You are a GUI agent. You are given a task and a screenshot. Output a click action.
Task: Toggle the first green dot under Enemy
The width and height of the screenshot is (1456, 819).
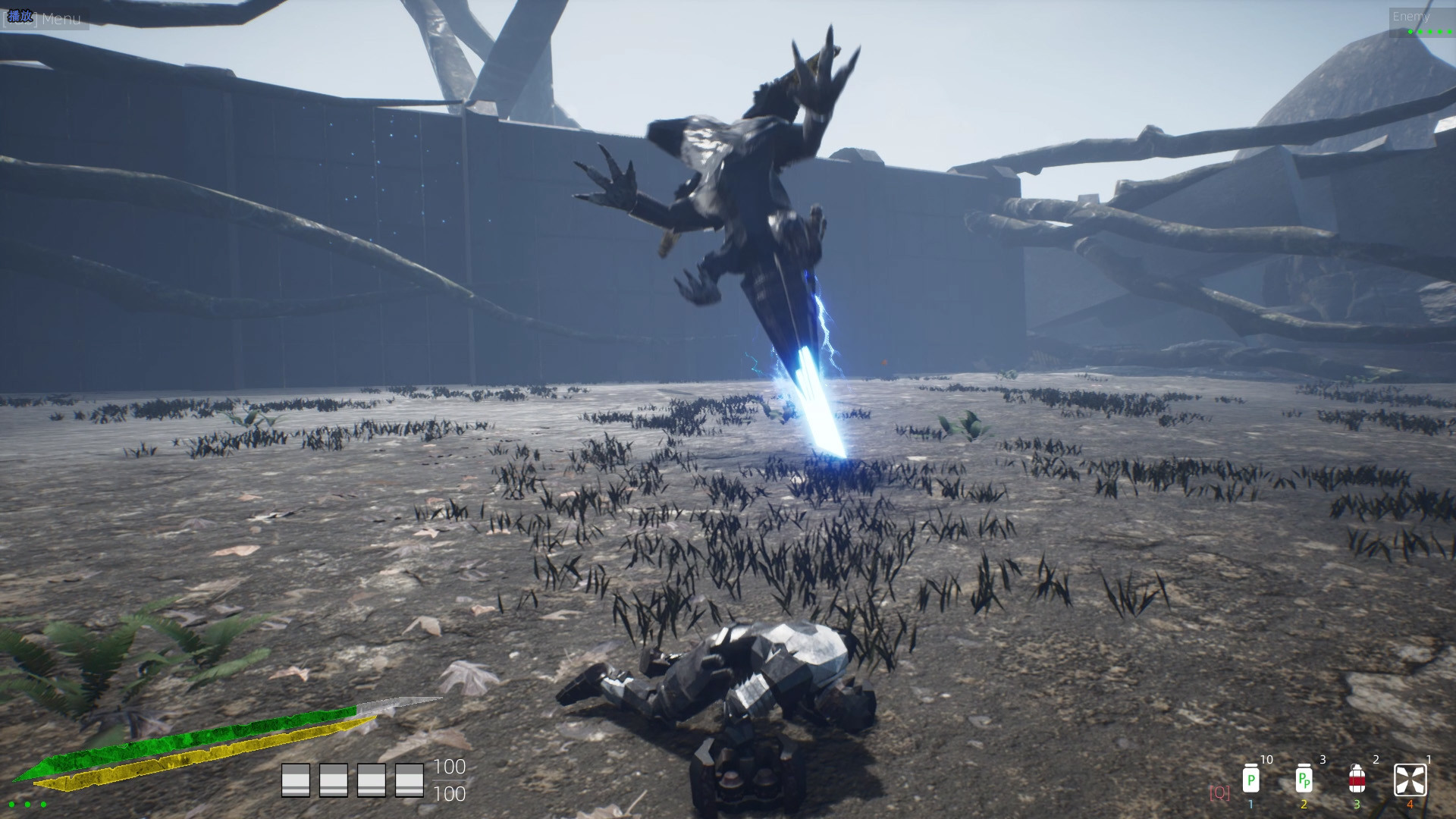click(1410, 32)
